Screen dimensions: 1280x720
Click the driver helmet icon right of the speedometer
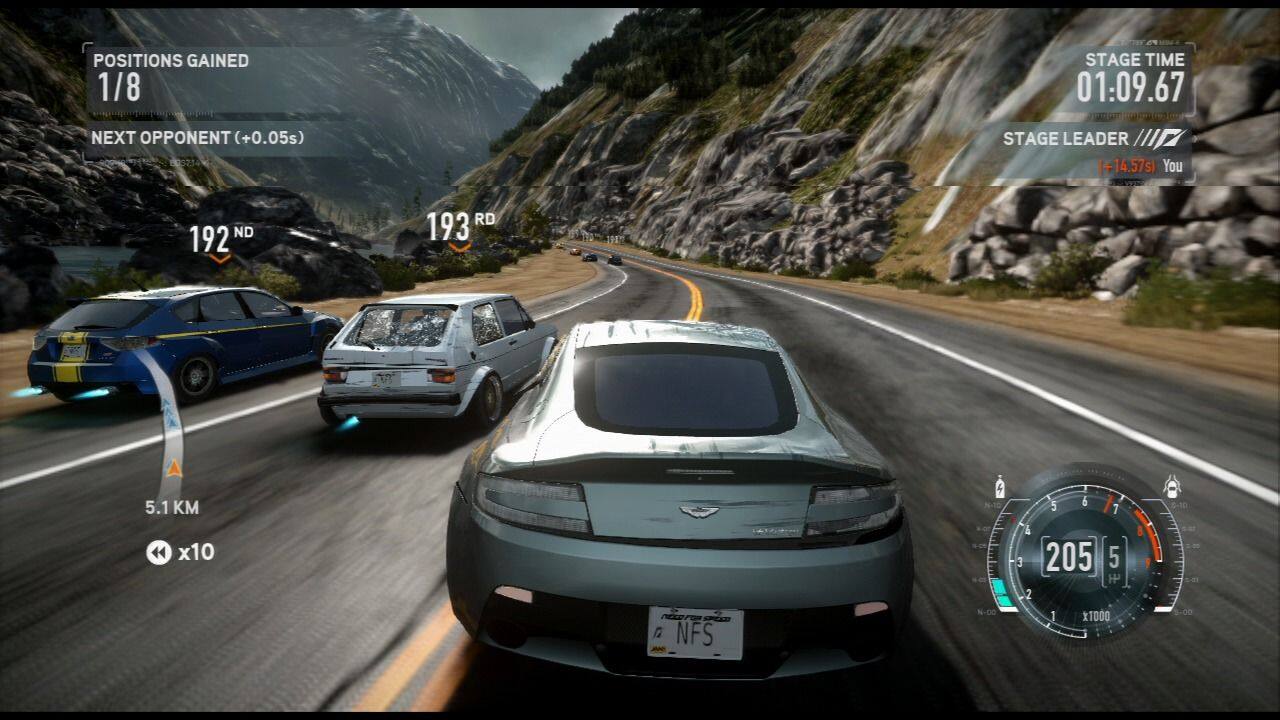1172,486
